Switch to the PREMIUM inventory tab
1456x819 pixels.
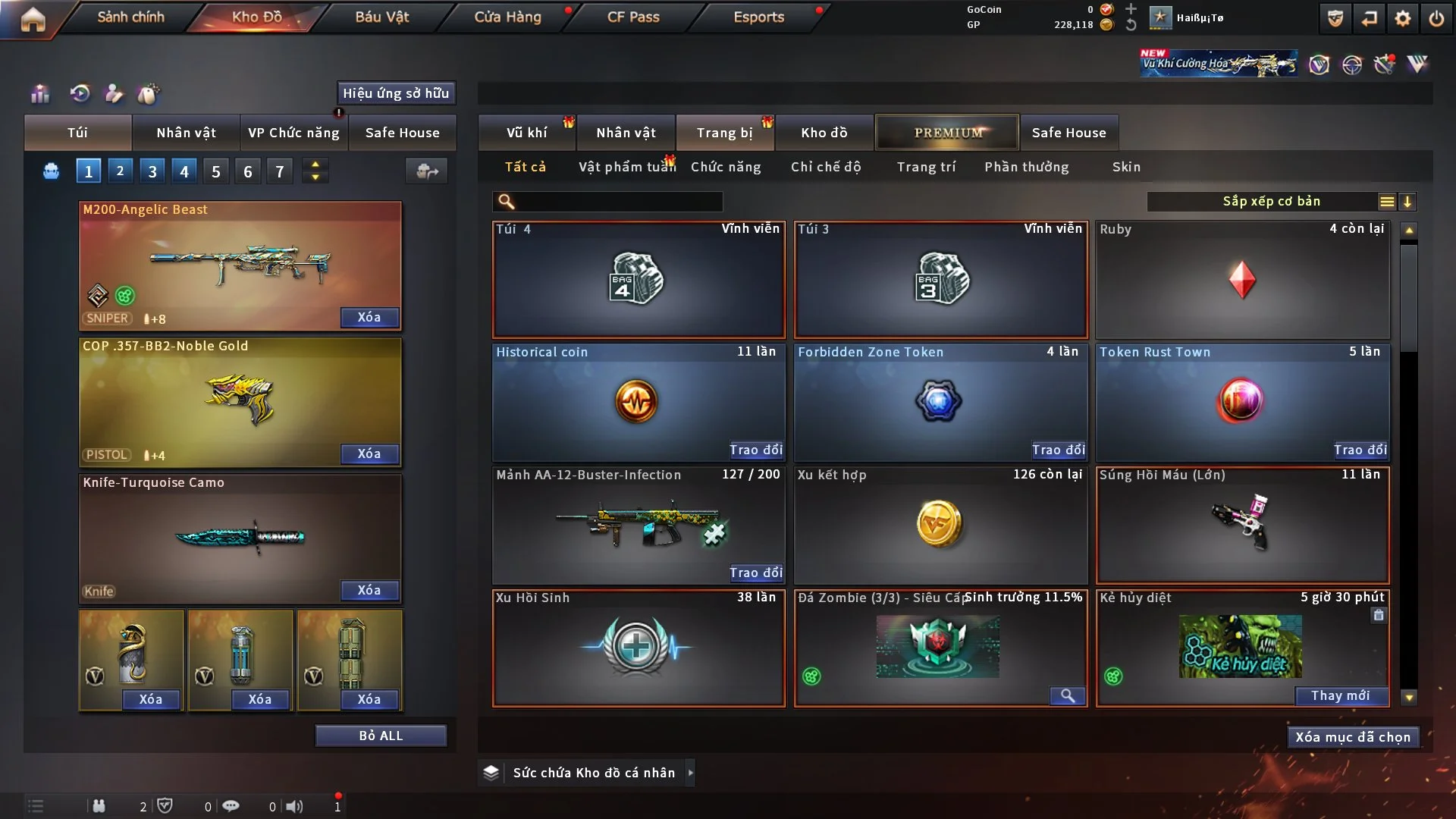click(x=947, y=133)
